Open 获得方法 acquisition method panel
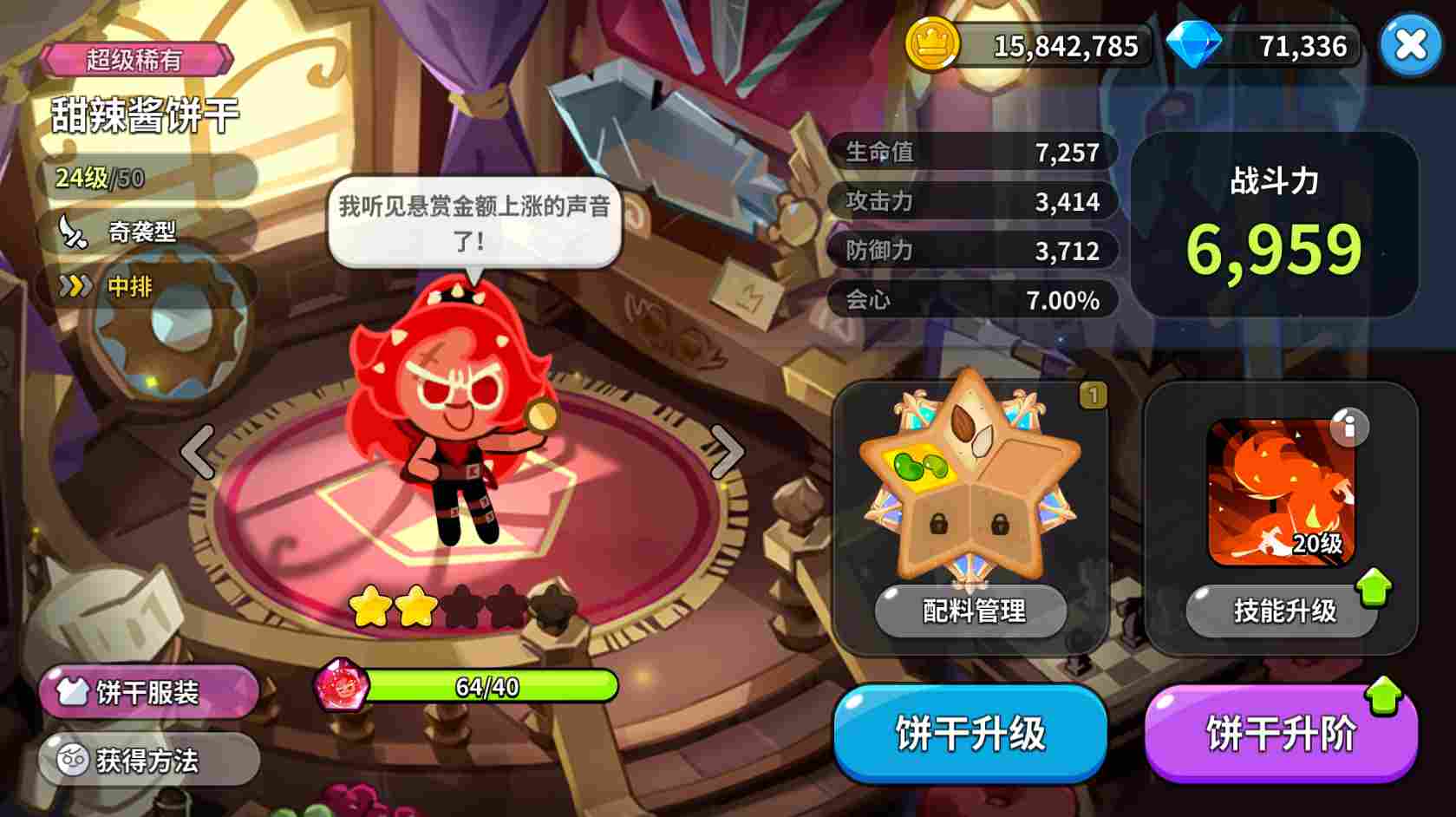Viewport: 1456px width, 817px height. pos(146,760)
